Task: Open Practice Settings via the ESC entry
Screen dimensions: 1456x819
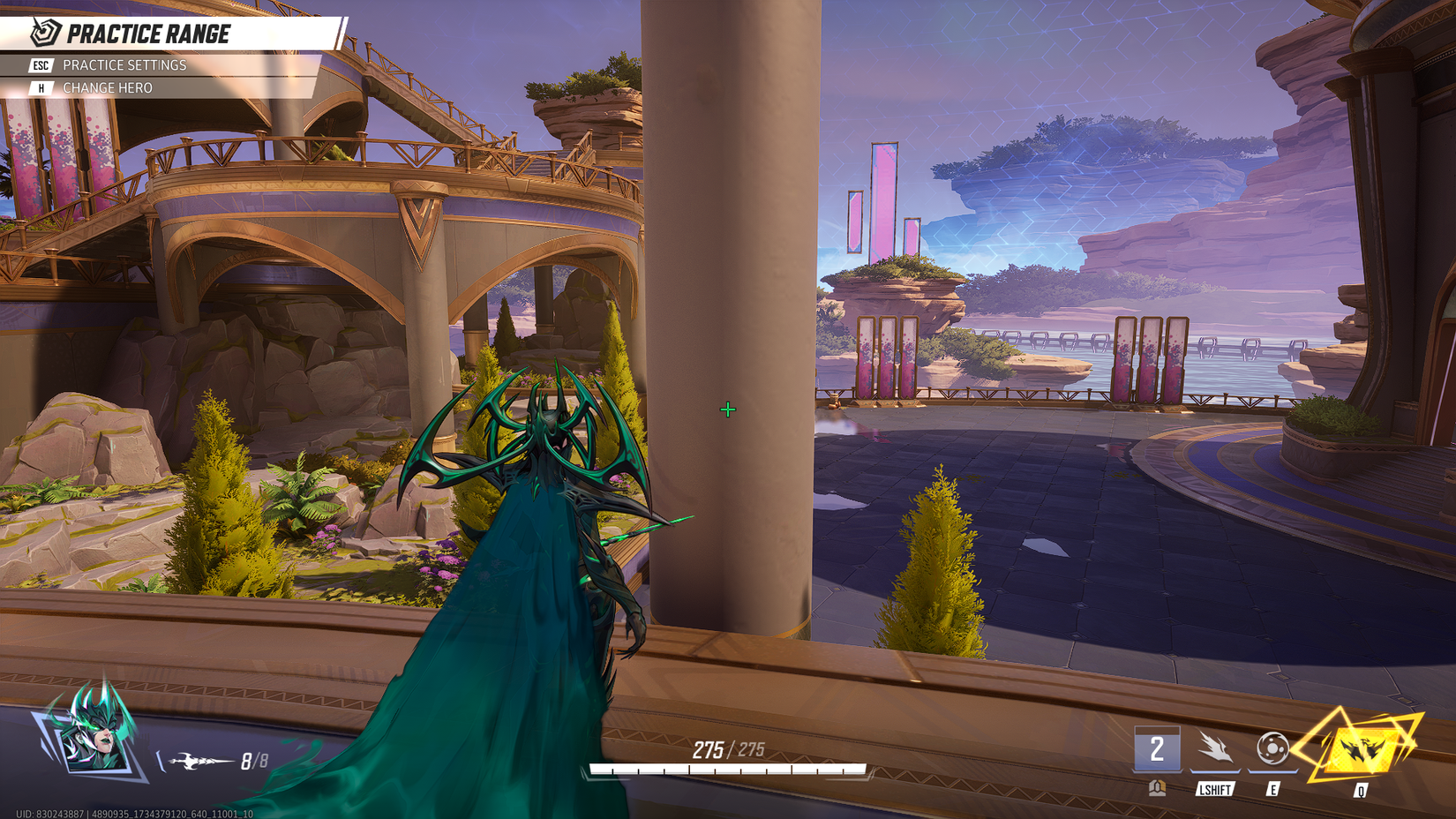Action: click(x=124, y=64)
